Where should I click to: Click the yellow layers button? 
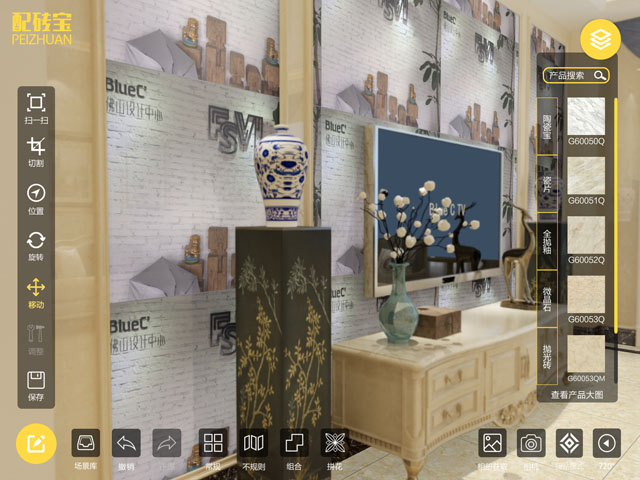click(x=600, y=40)
